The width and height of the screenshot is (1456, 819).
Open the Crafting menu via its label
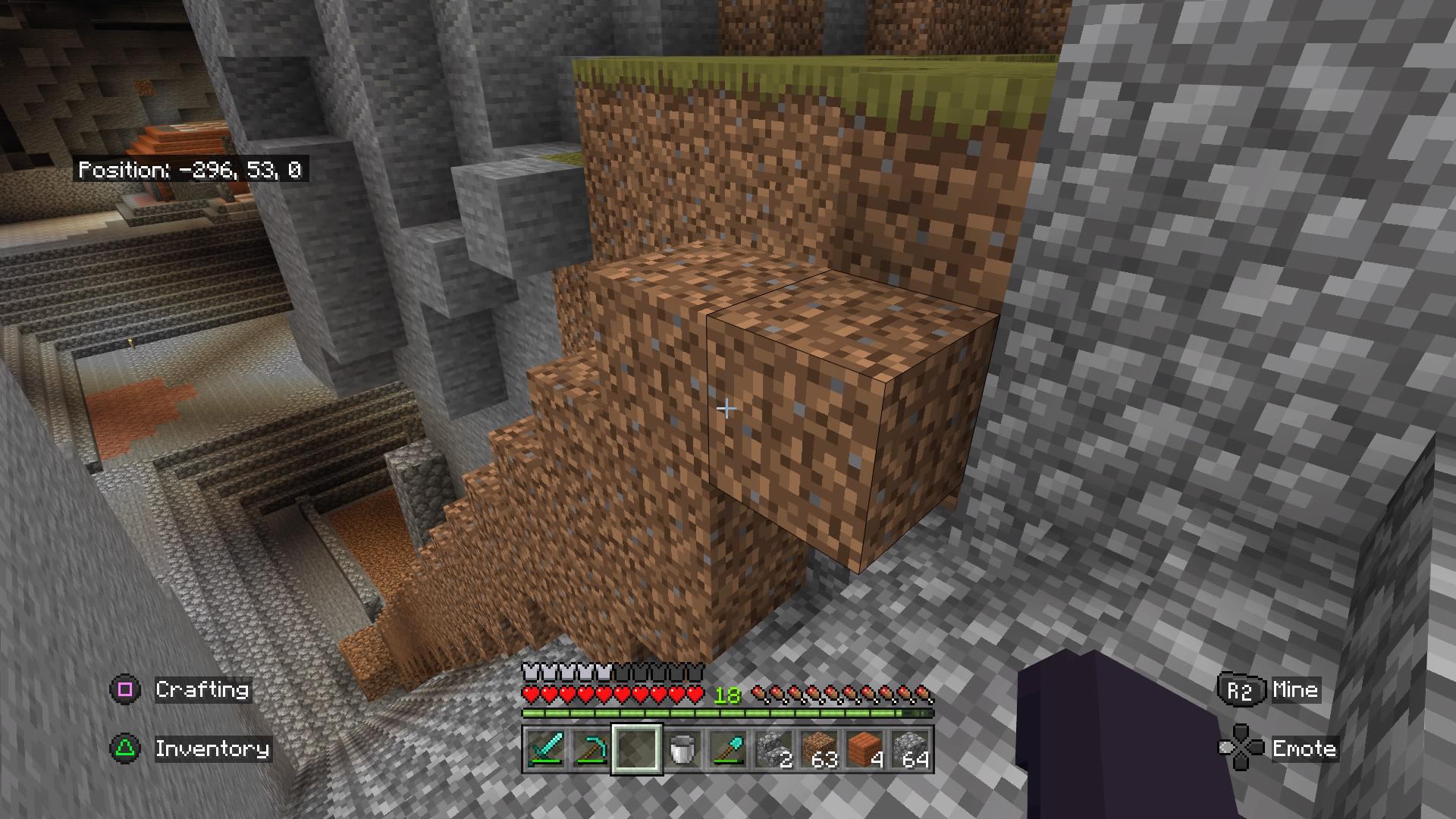tap(201, 690)
